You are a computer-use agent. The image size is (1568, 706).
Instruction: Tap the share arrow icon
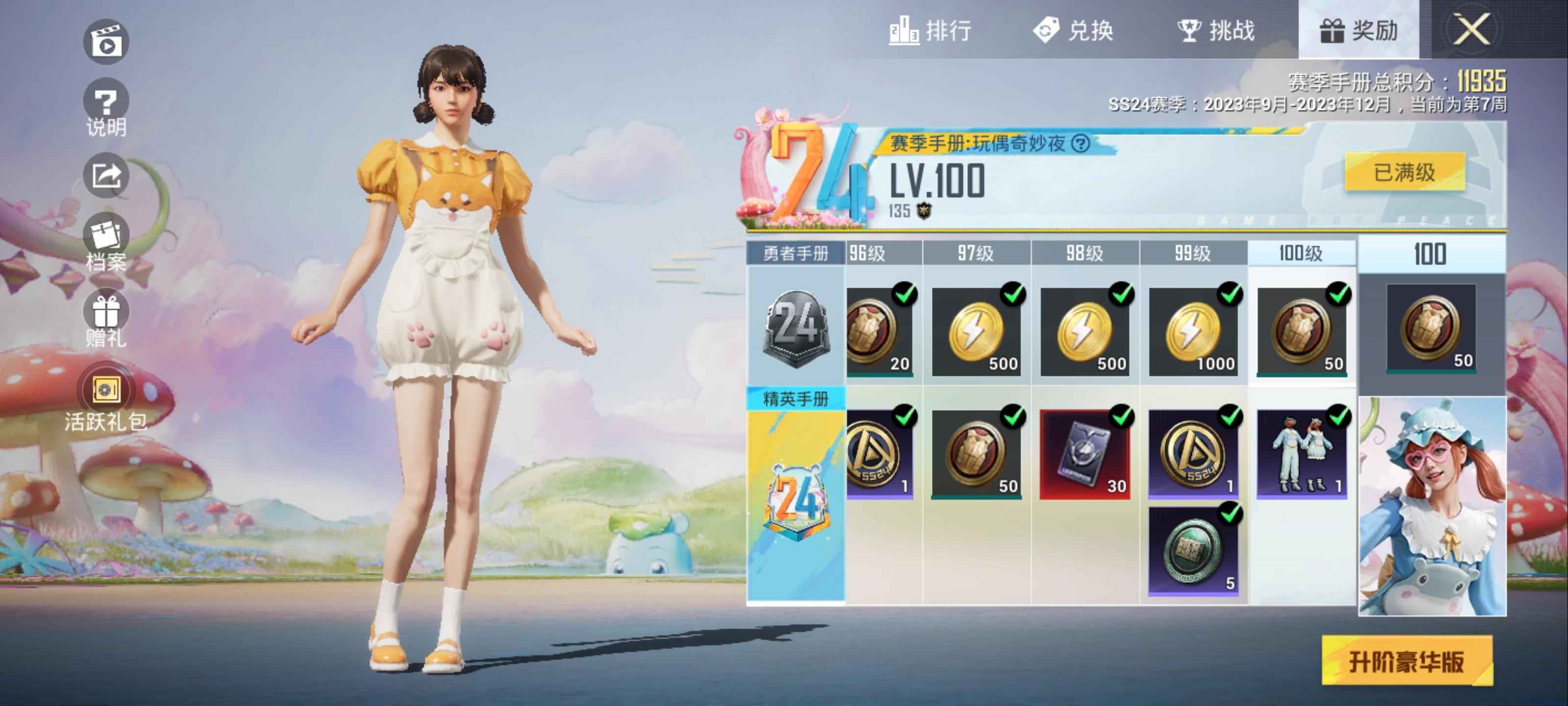point(106,176)
